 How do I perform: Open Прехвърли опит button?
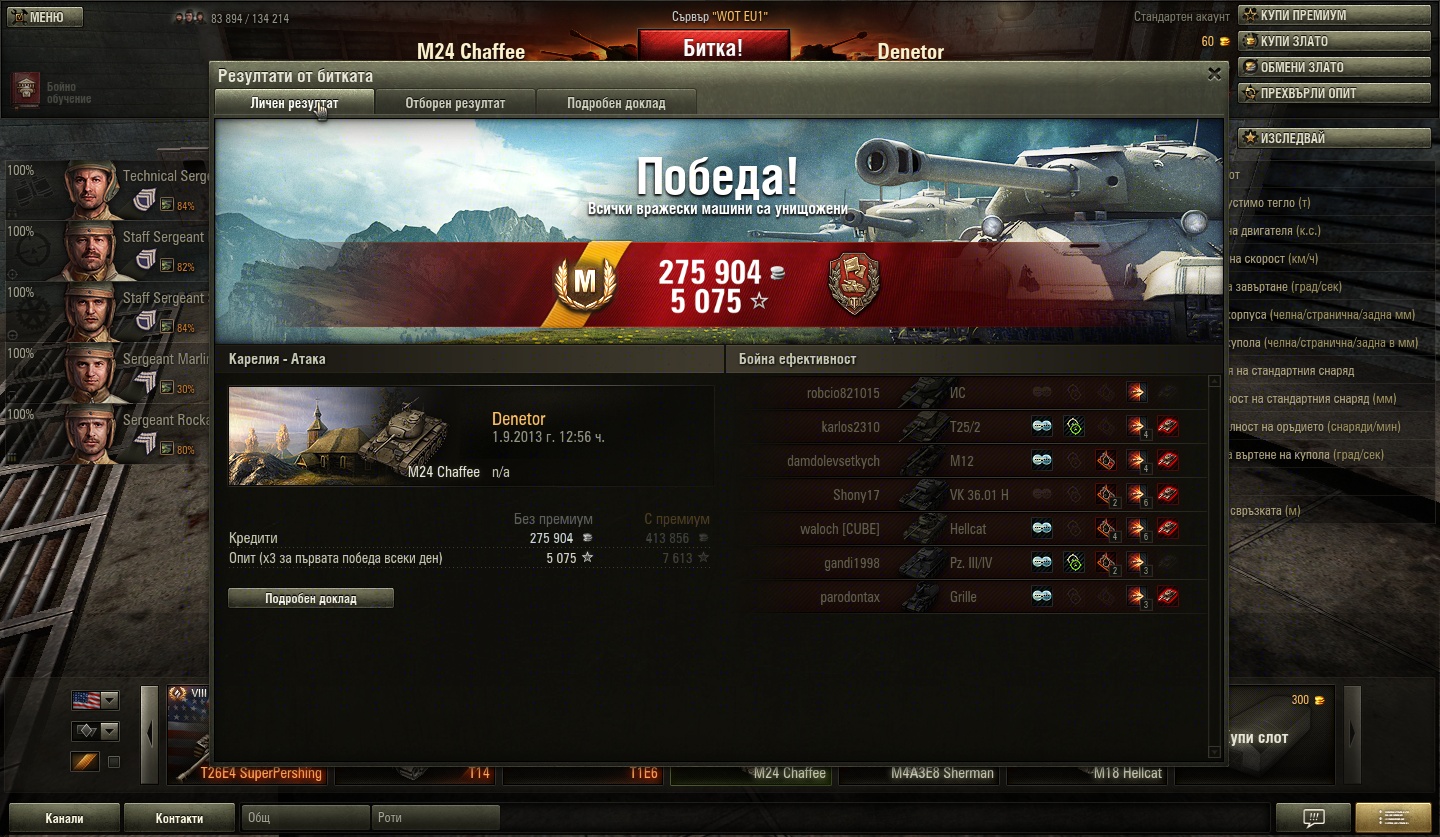point(1334,93)
